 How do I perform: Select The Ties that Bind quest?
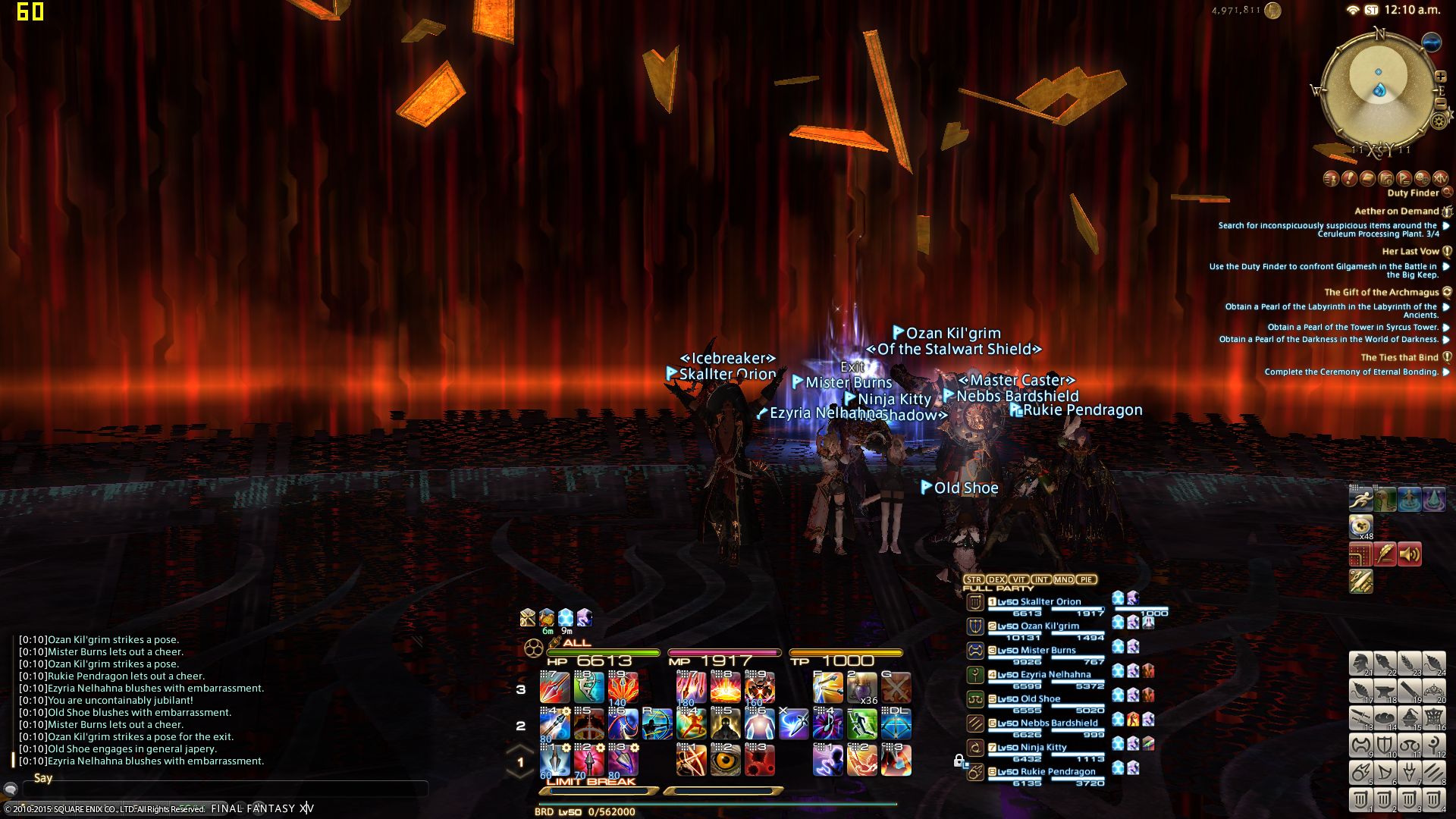[x=1399, y=357]
